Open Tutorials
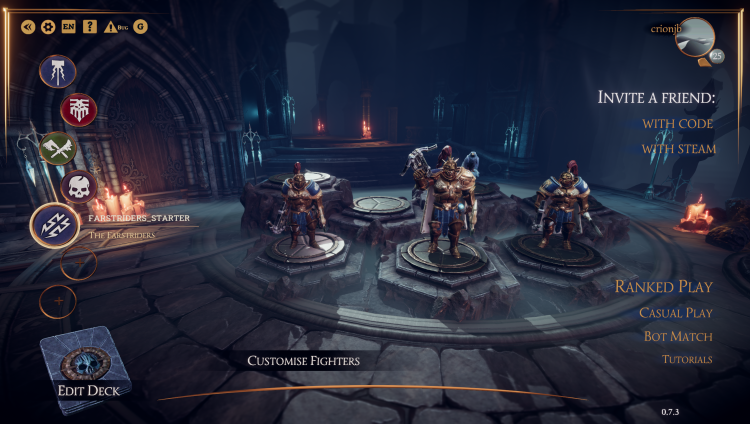 tap(686, 359)
